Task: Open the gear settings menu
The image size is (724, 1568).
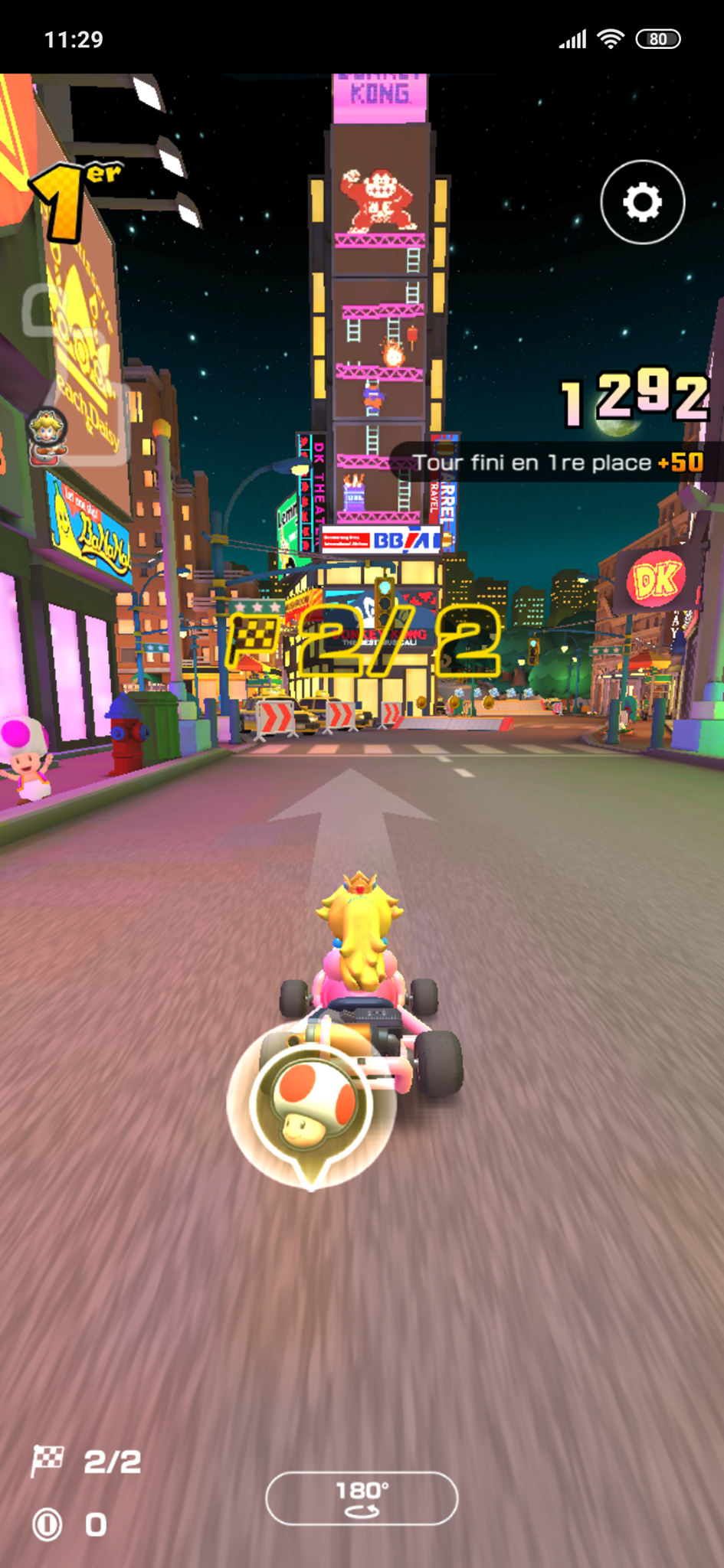Action: click(x=642, y=202)
